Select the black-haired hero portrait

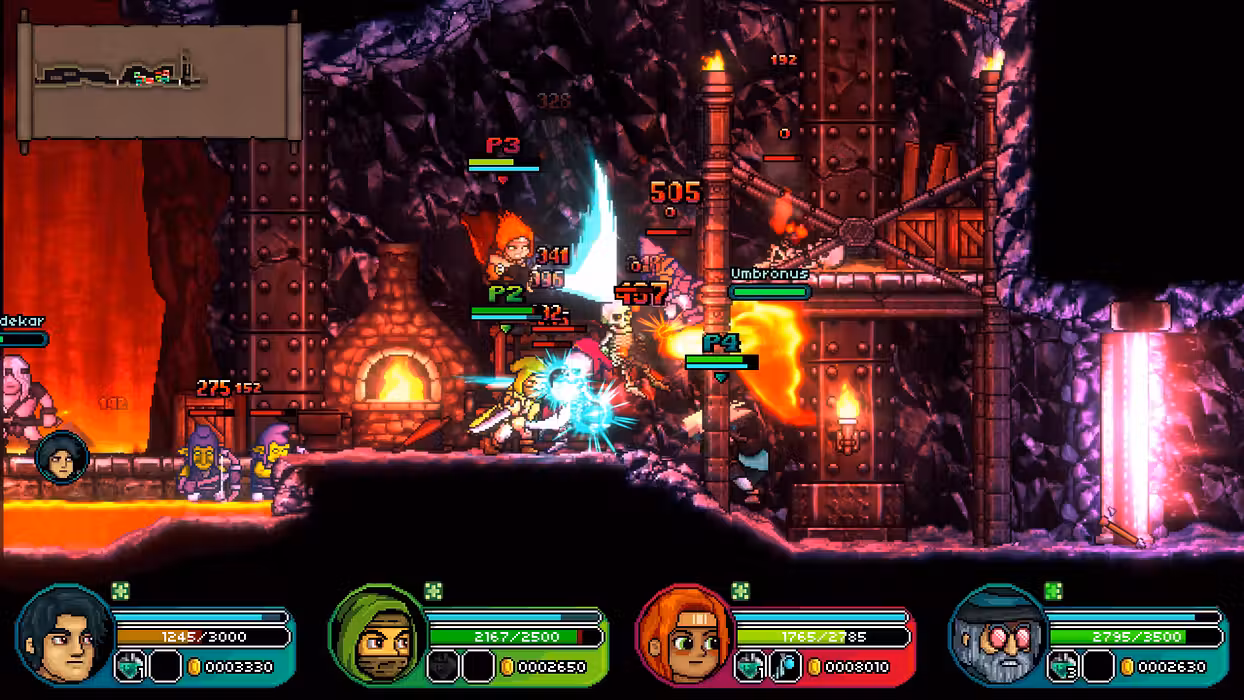pyautogui.click(x=64, y=635)
